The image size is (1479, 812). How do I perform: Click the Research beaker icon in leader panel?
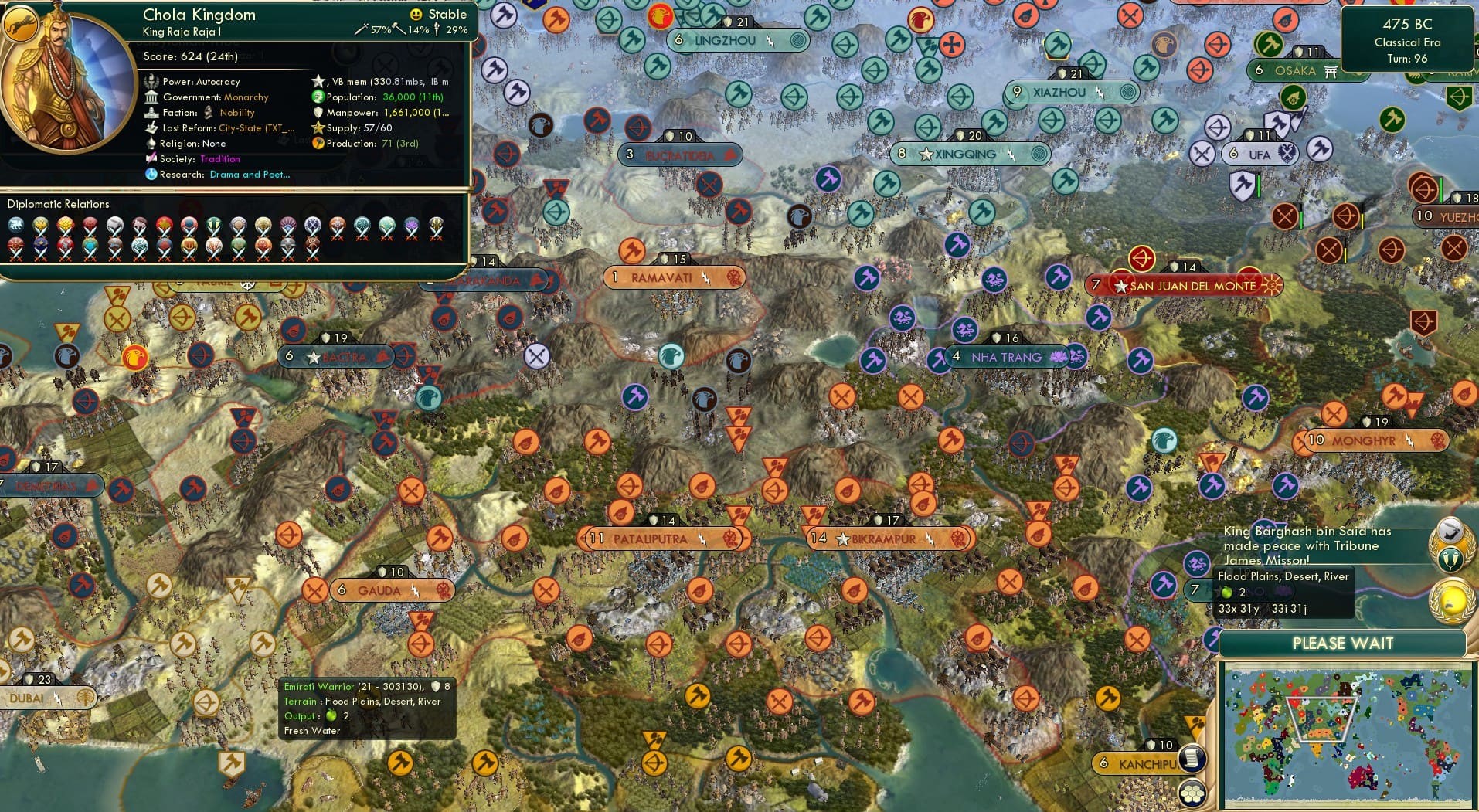[x=152, y=175]
